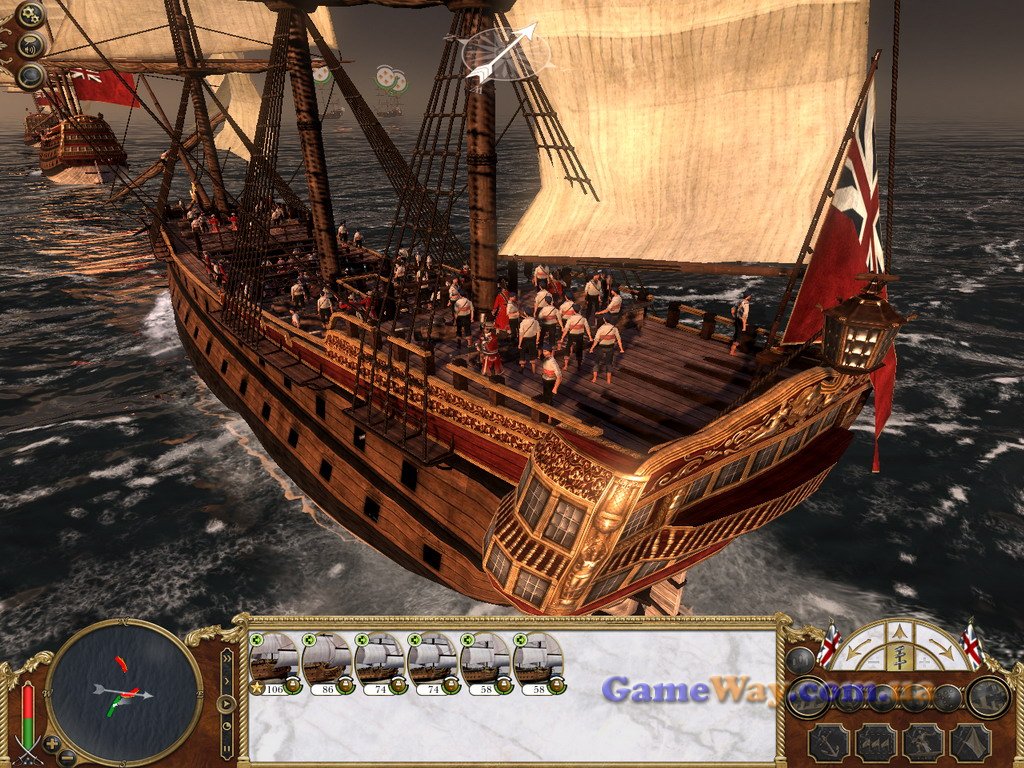Screen dimensions: 1024x768
Task: Zoom out the radar with minus button
Action: point(66,757)
